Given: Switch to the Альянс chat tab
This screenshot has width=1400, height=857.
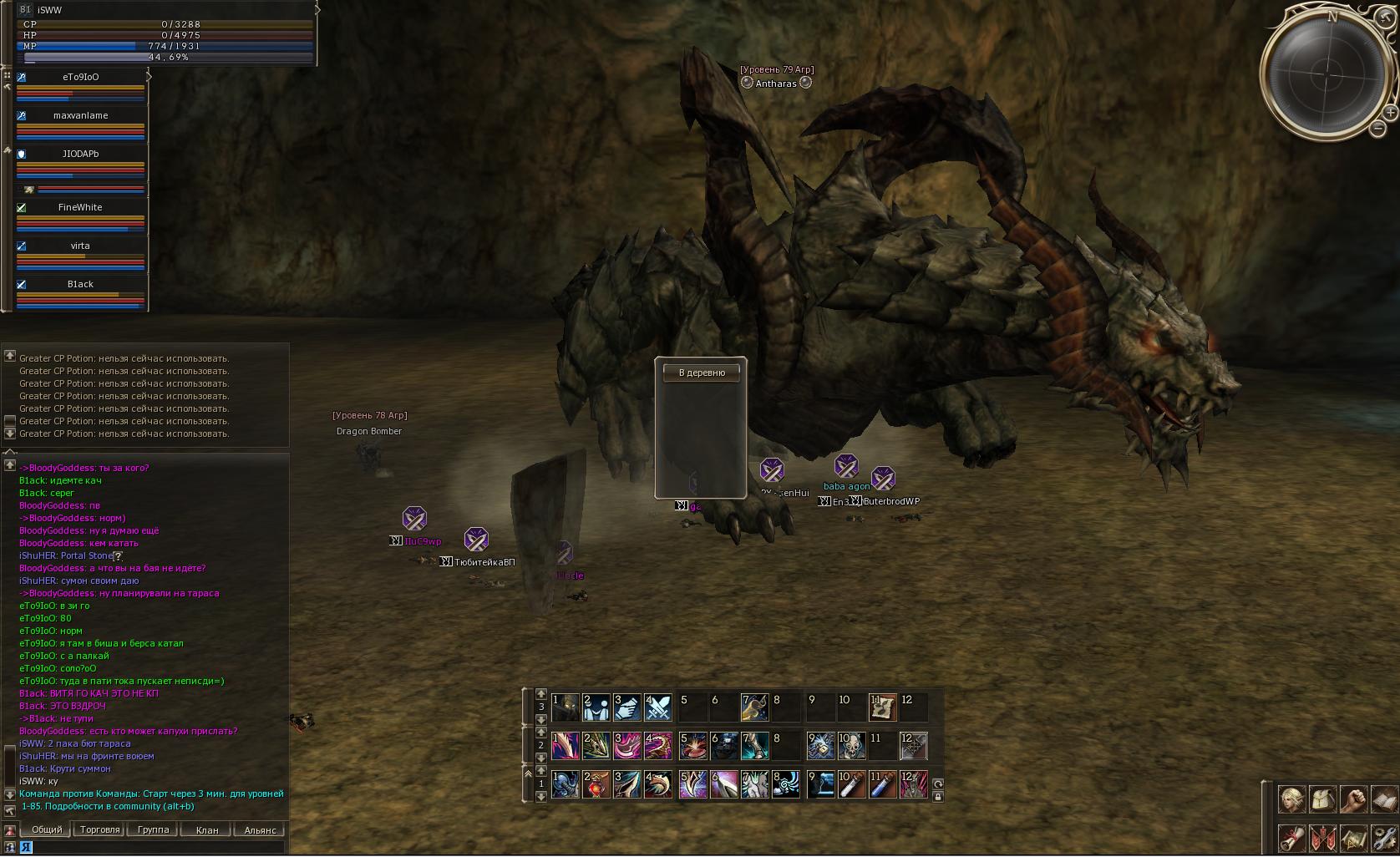Looking at the screenshot, I should pyautogui.click(x=260, y=829).
